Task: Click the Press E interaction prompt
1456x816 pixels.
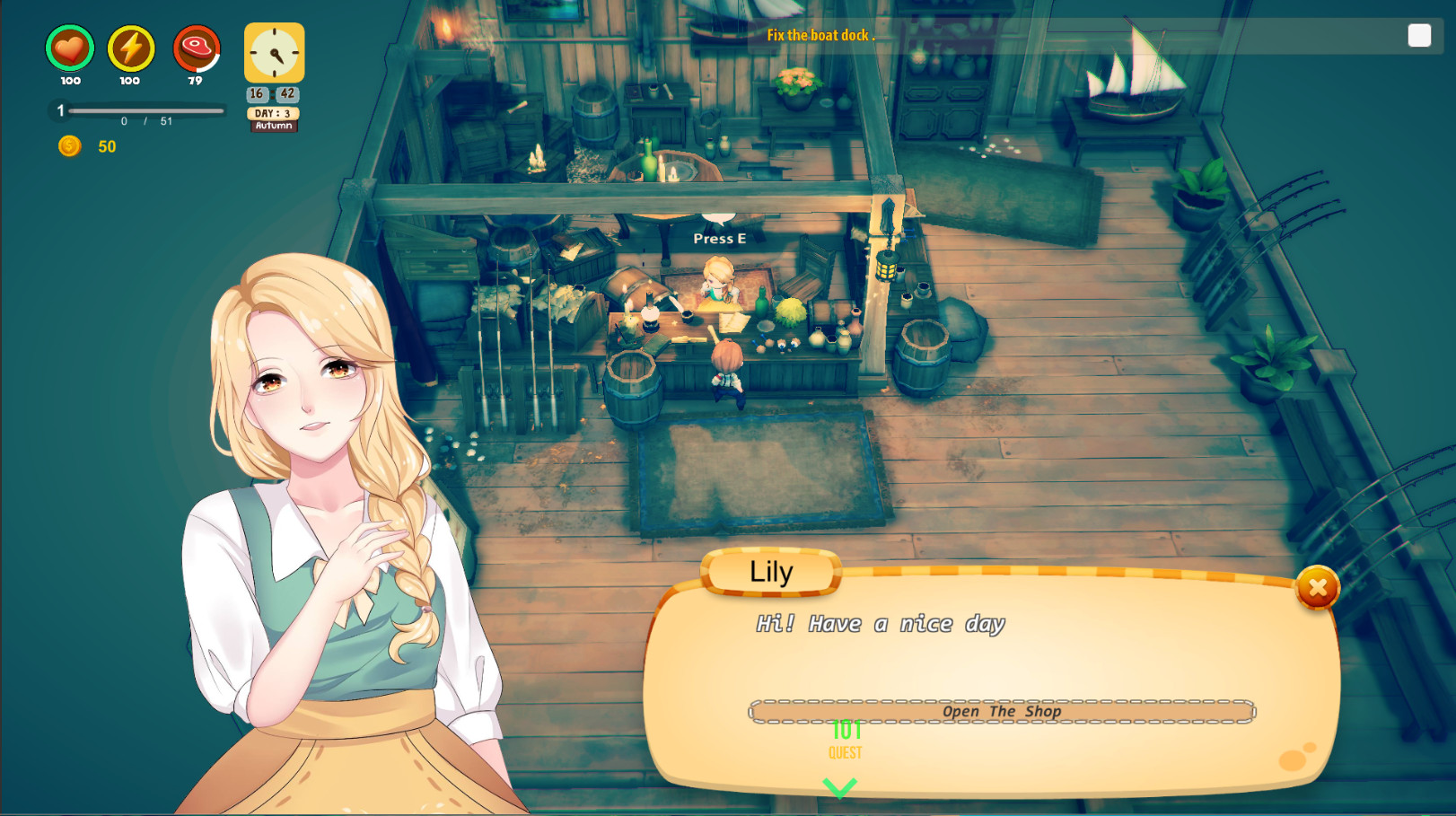Action: tap(718, 238)
